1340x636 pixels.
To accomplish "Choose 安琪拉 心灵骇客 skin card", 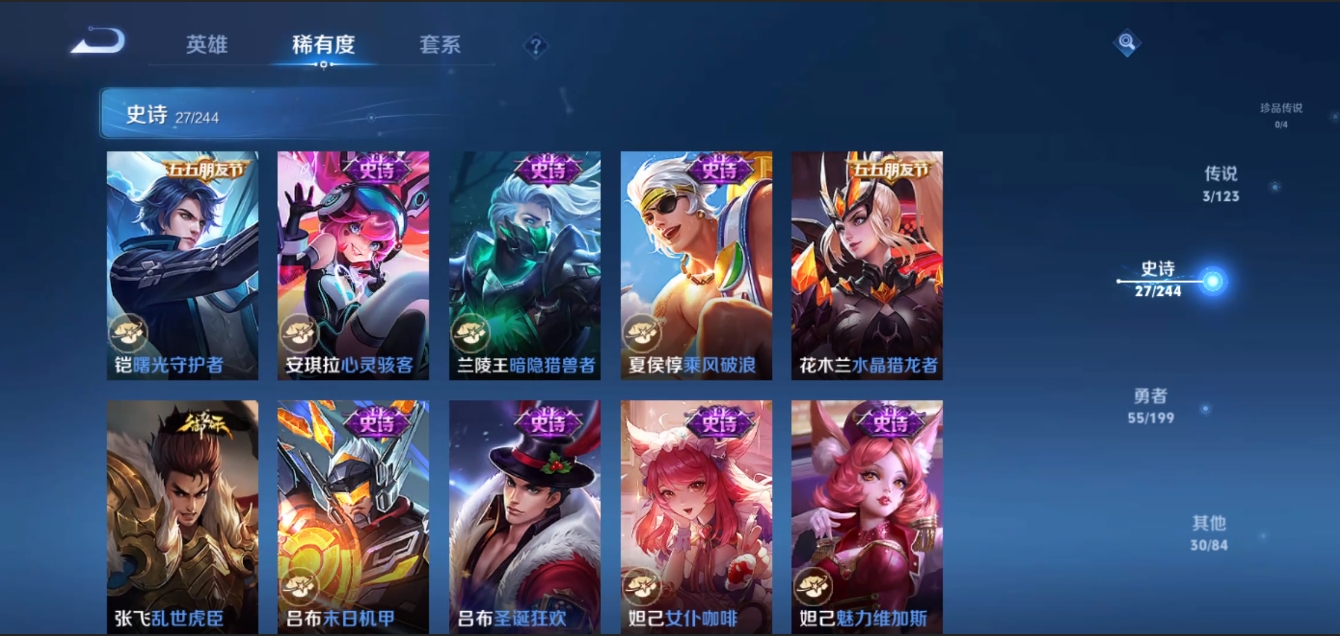I will [x=353, y=265].
